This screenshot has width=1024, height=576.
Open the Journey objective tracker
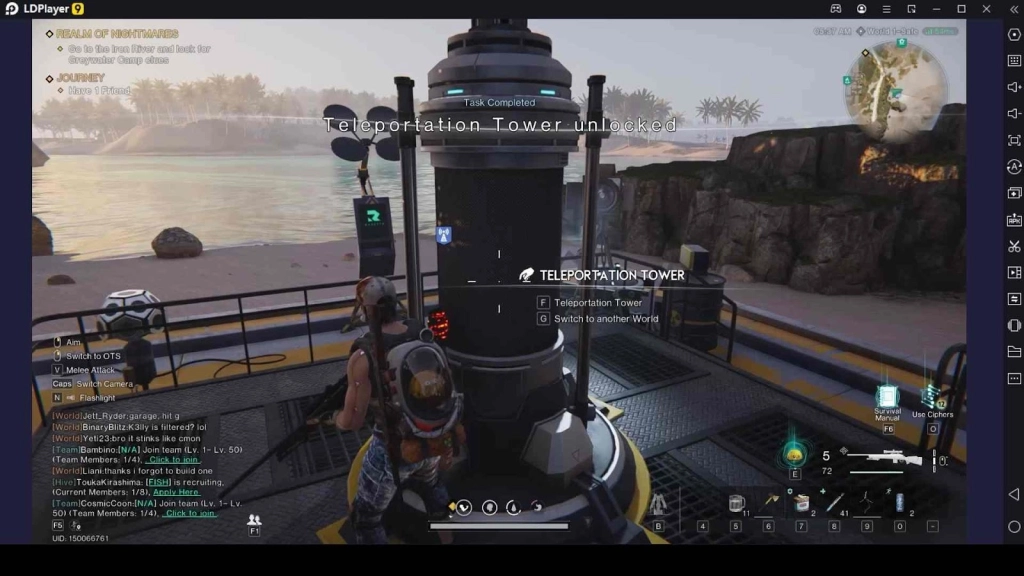pyautogui.click(x=80, y=78)
